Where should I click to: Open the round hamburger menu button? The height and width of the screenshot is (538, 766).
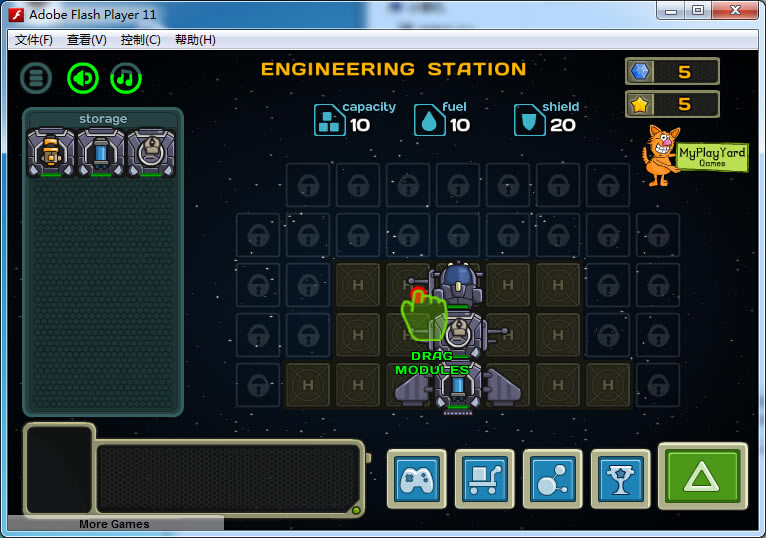pyautogui.click(x=37, y=78)
